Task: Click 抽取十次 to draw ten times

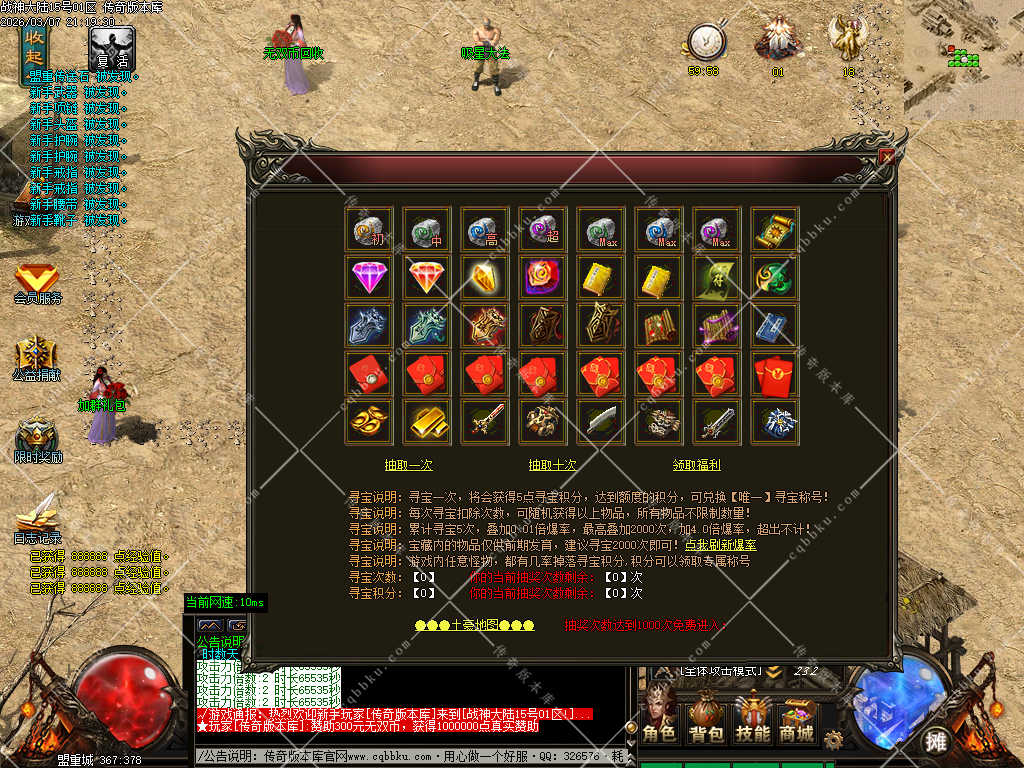Action: (553, 465)
